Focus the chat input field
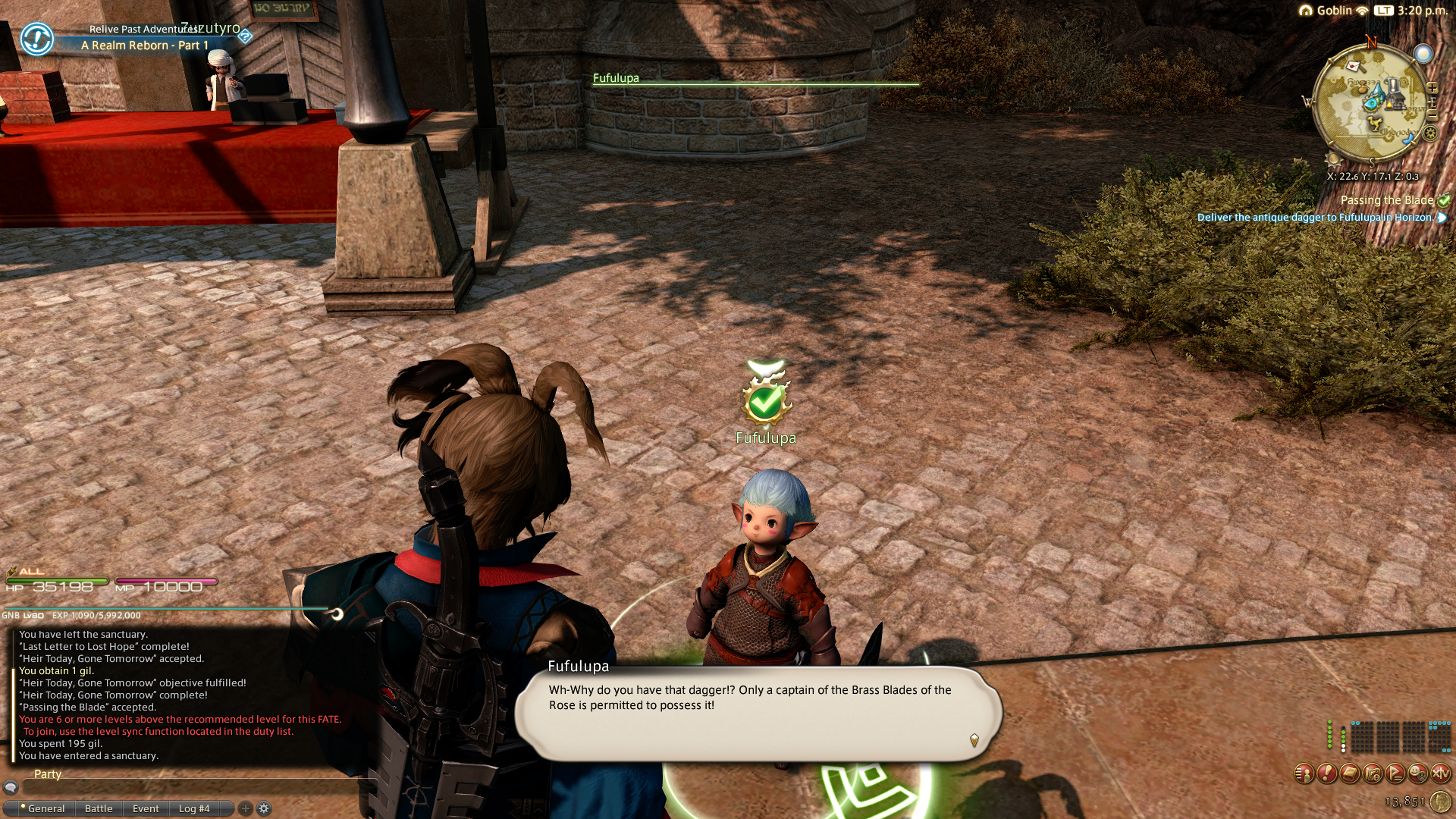This screenshot has width=1456, height=819. click(190, 787)
